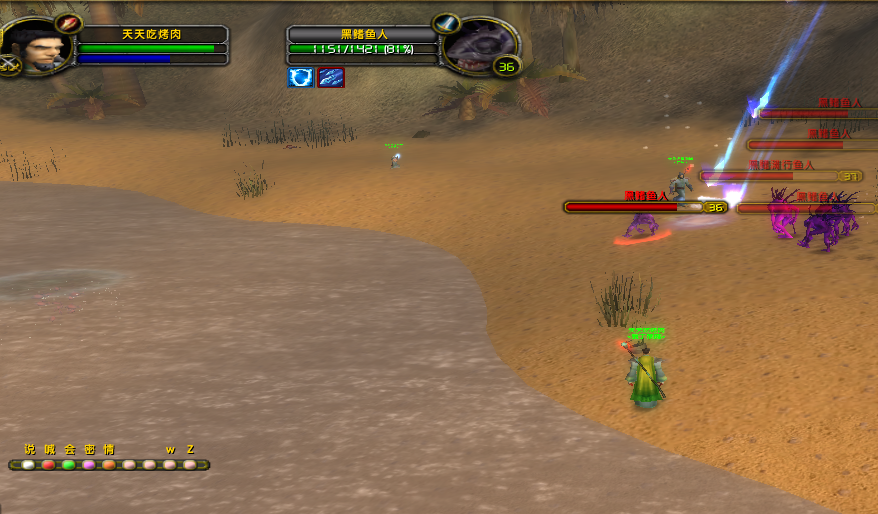This screenshot has height=514, width=878.
Task: Click the chat bar button labeled w
Action: coord(170,465)
